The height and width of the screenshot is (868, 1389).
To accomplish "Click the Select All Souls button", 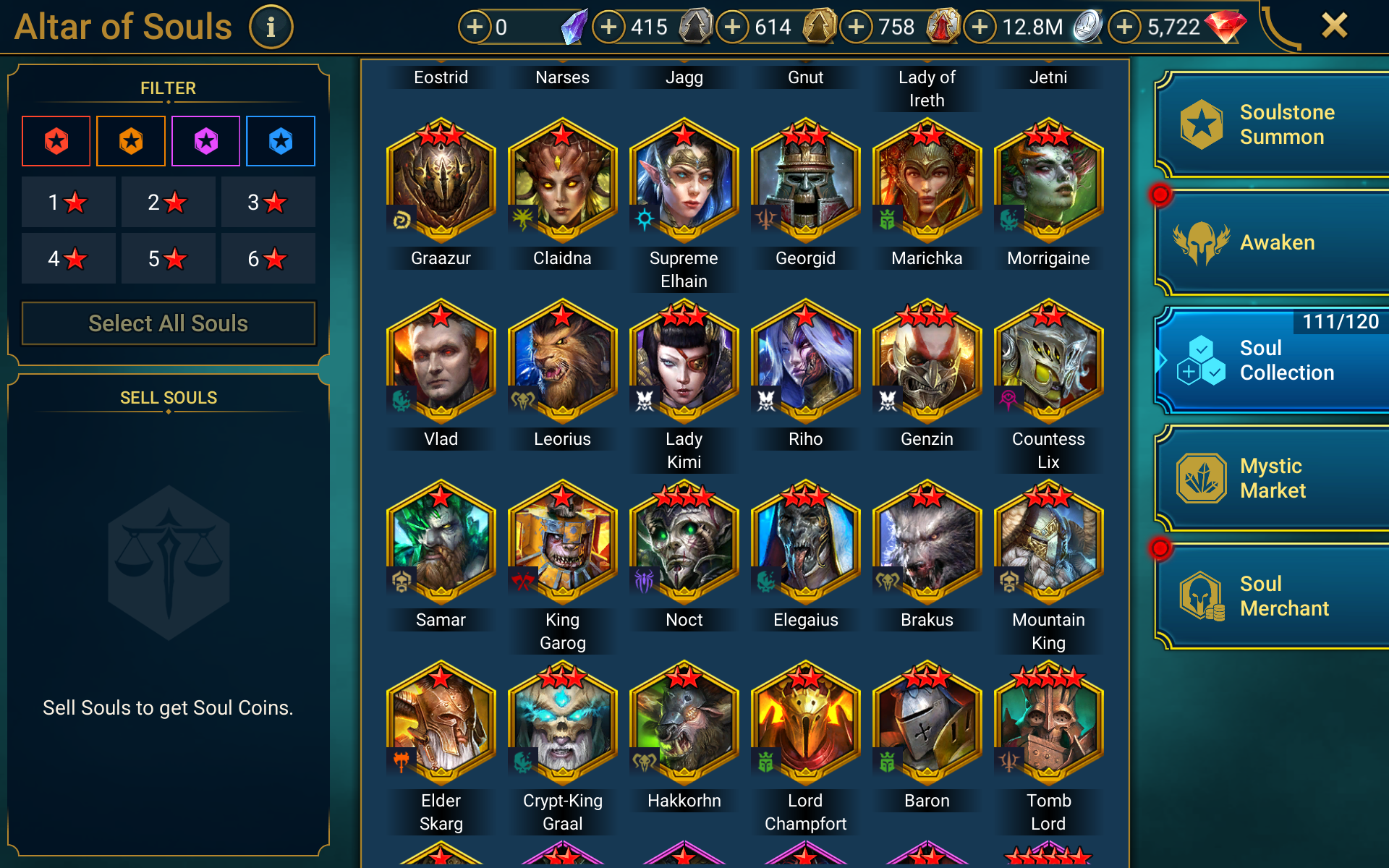I will 169,323.
